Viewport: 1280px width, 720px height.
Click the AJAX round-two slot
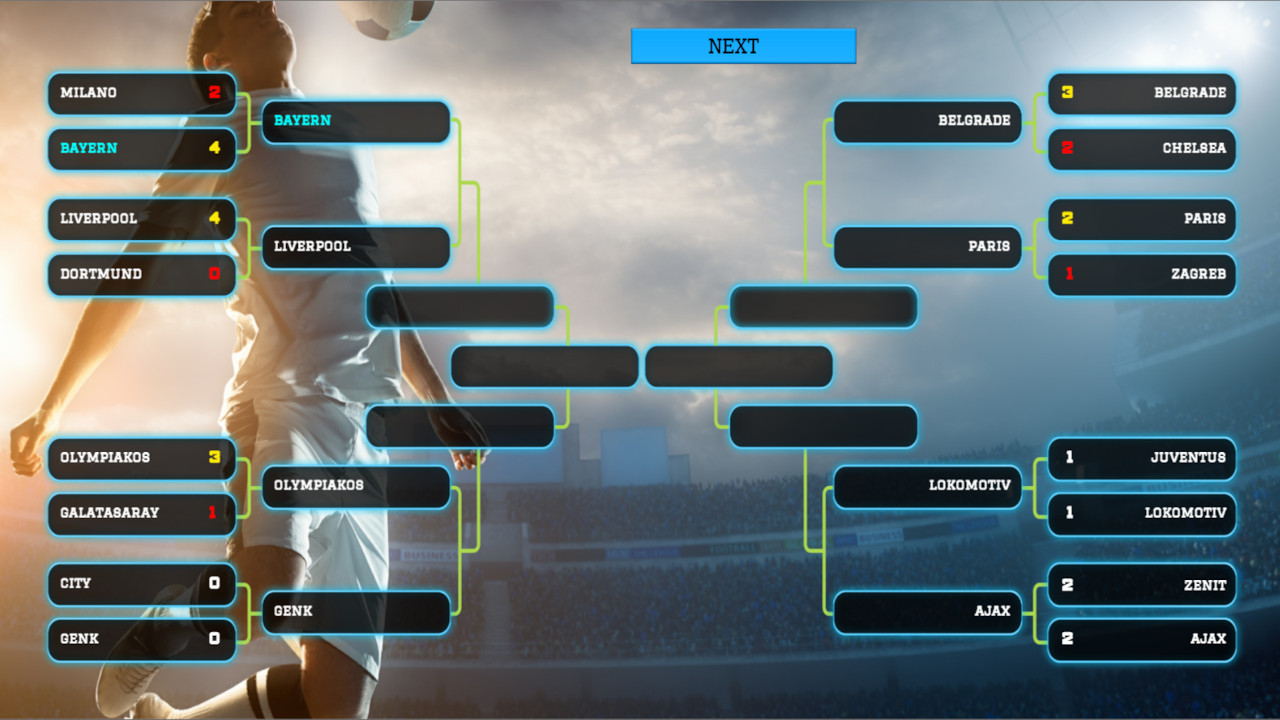click(x=926, y=613)
